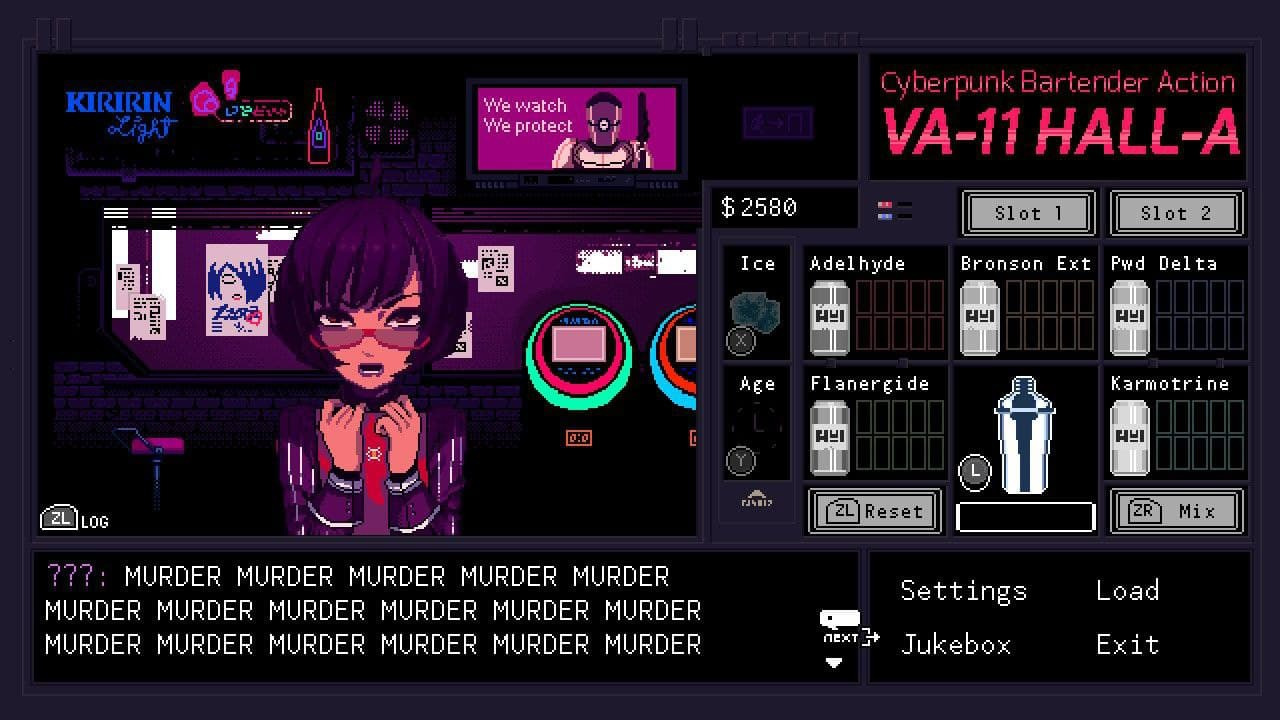Add Adelhyde ingredient can
Image resolution: width=1280 pixels, height=720 pixels.
coord(829,317)
